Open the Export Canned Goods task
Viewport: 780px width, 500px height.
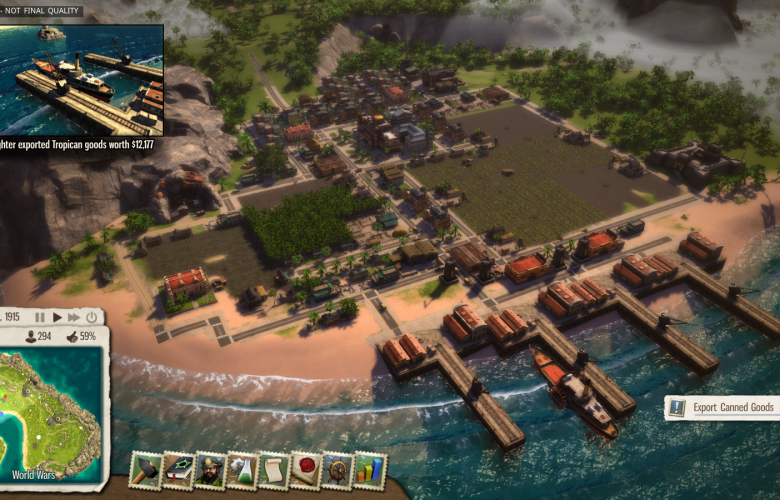tap(722, 407)
